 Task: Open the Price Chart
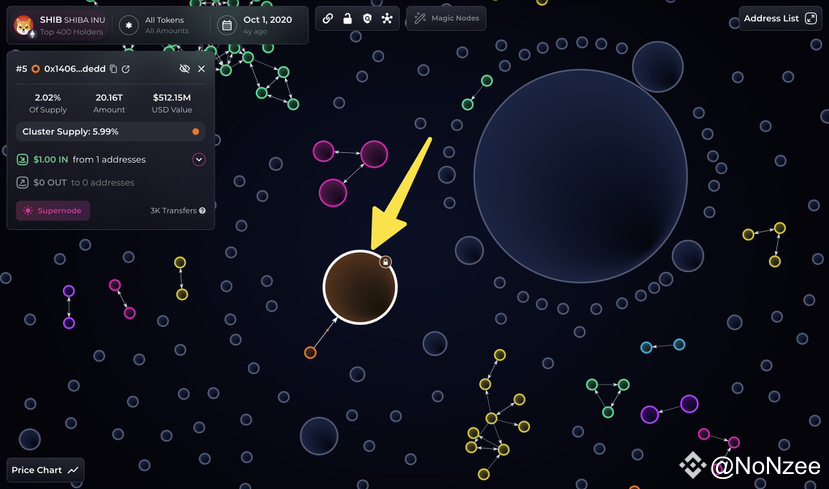click(x=46, y=470)
